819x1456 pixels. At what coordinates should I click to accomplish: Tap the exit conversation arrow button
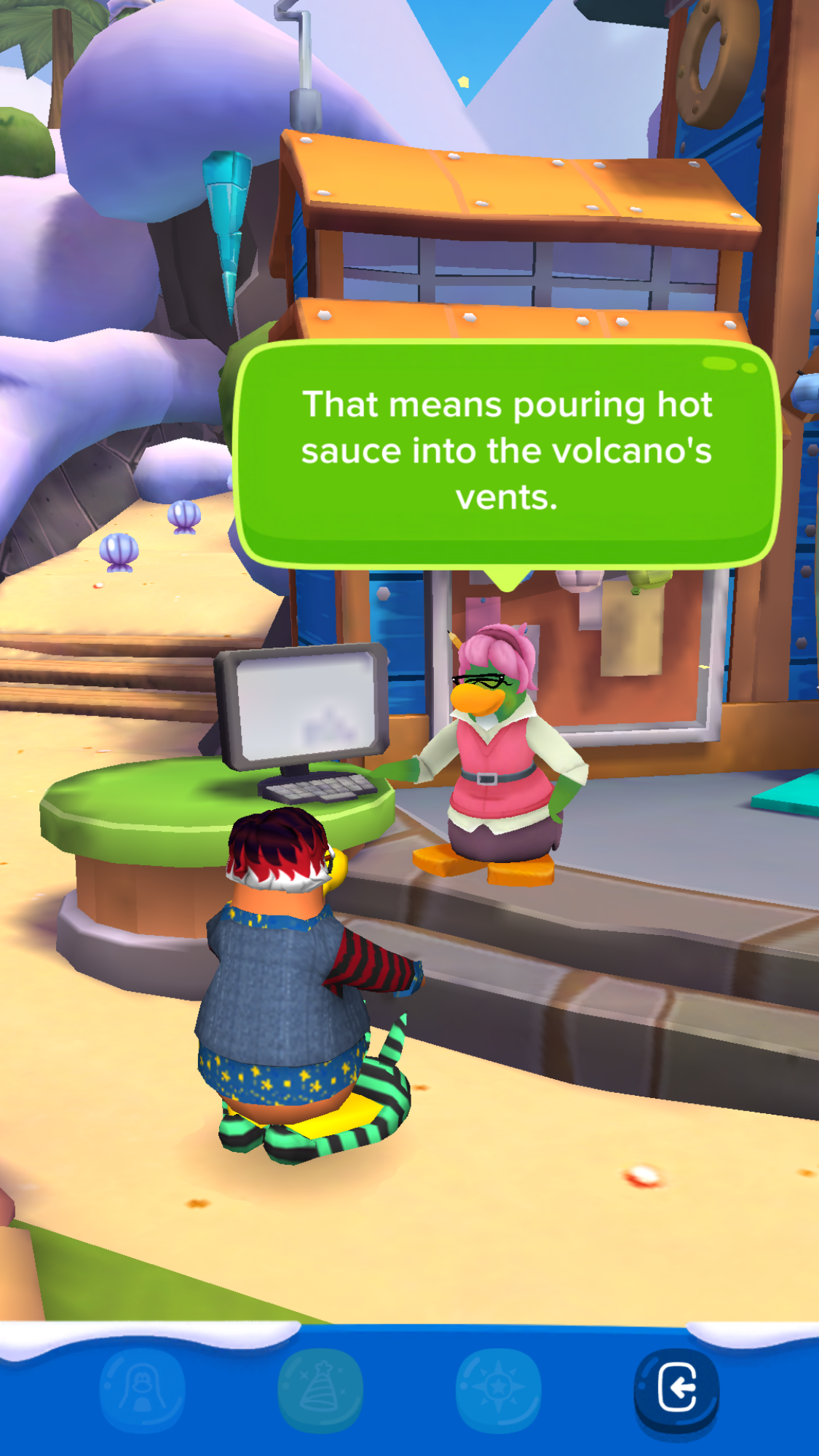[676, 1388]
